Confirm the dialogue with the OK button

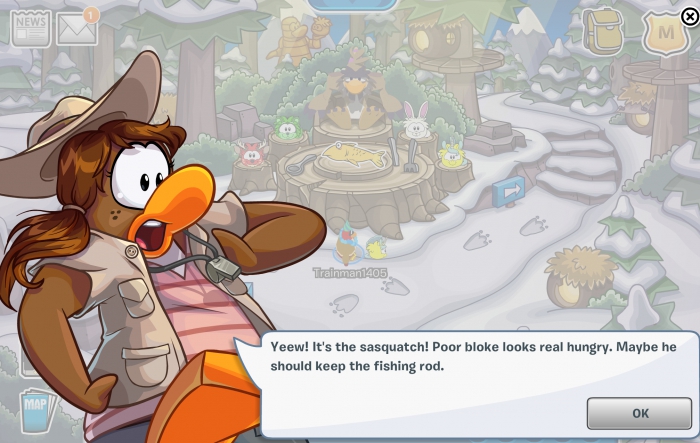(x=639, y=413)
